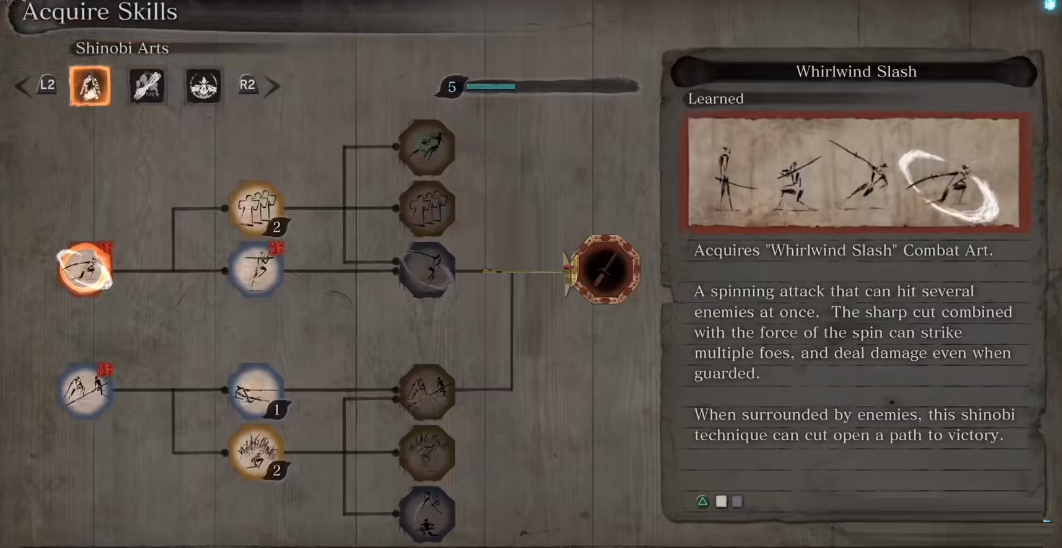1062x548 pixels.
Task: Click the right arrow for next skill tree
Action: [x=272, y=86]
